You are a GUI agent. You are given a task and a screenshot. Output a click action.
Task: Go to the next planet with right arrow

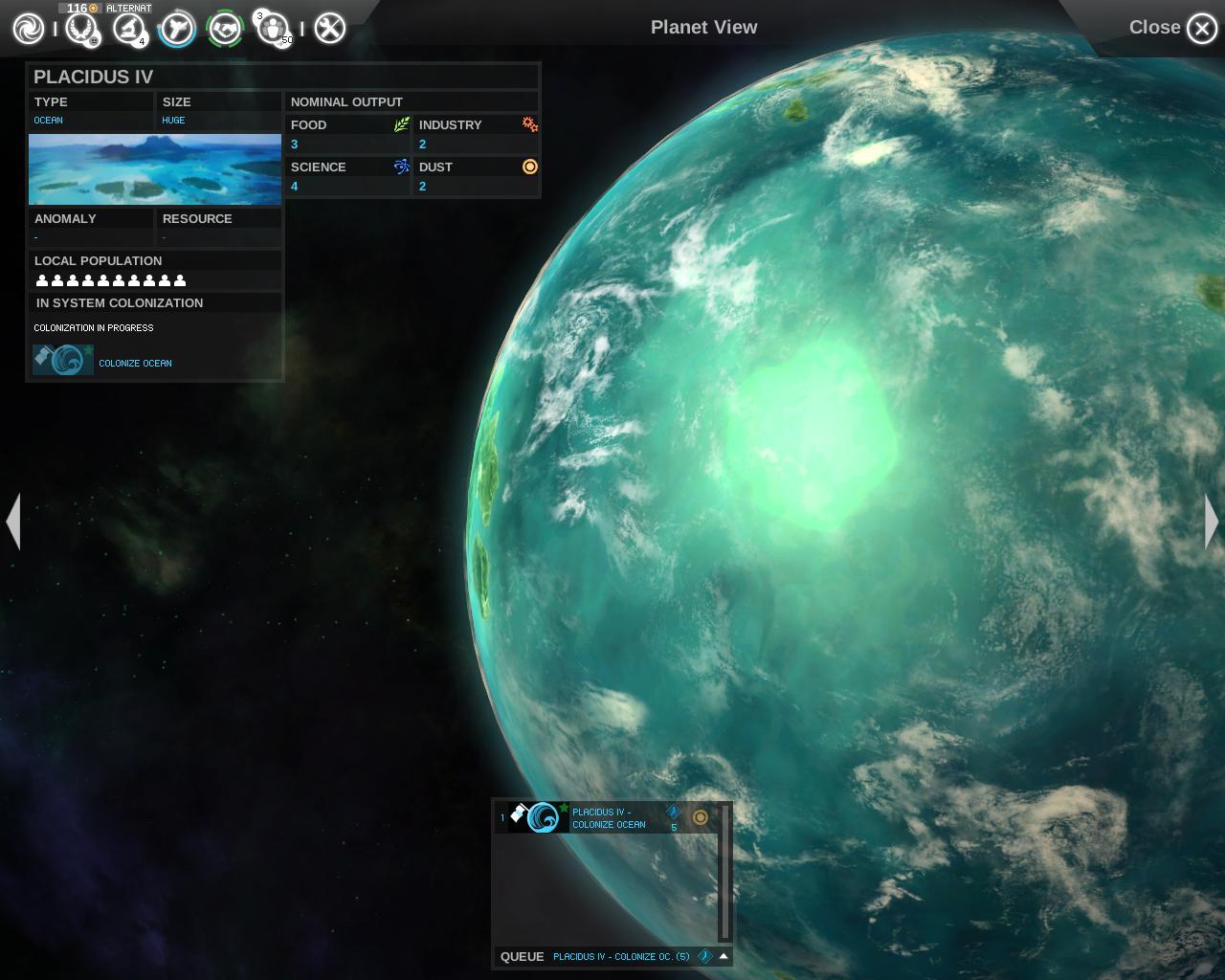1212,522
